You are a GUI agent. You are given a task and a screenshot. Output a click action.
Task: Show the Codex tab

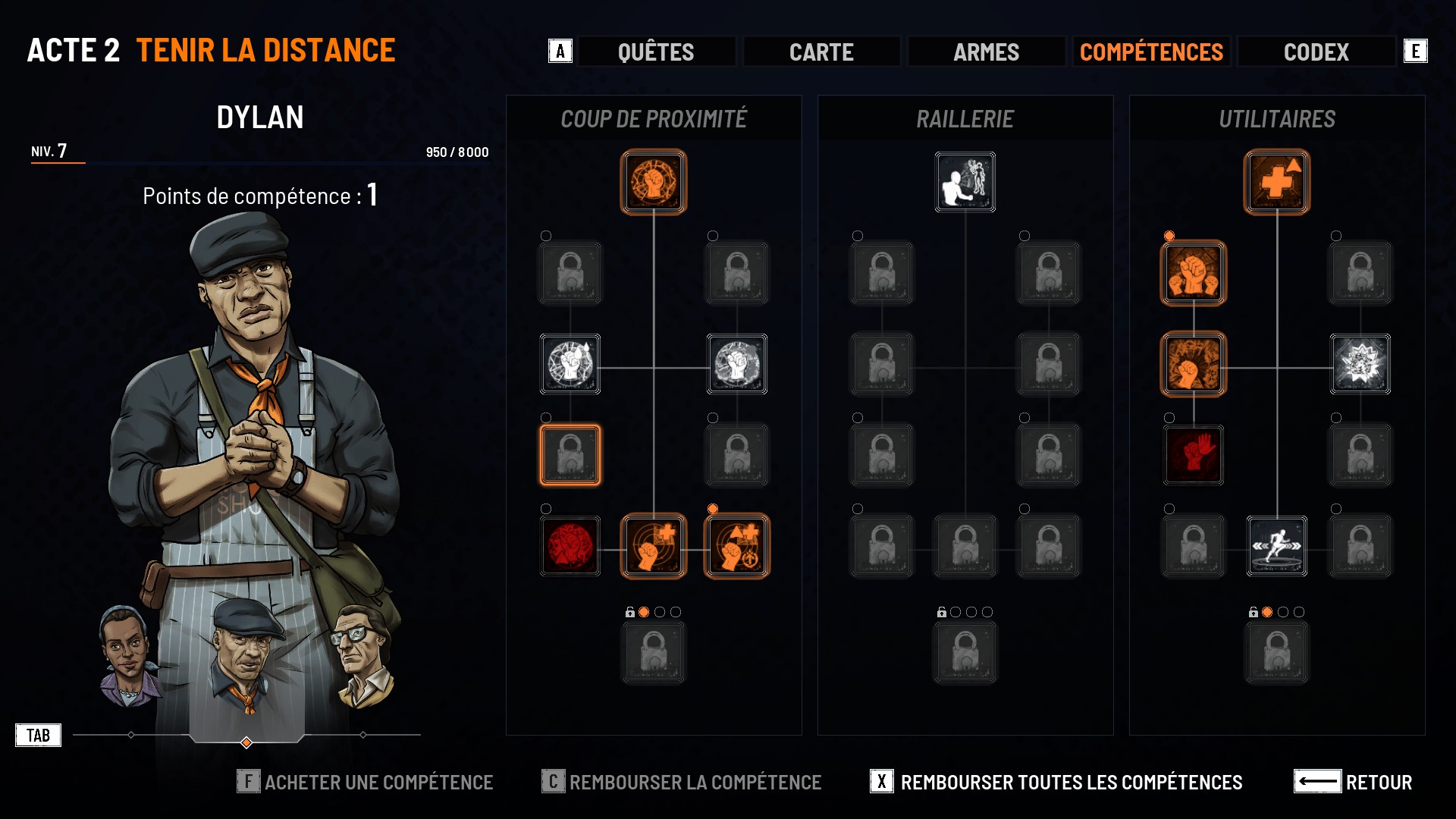tap(1316, 52)
